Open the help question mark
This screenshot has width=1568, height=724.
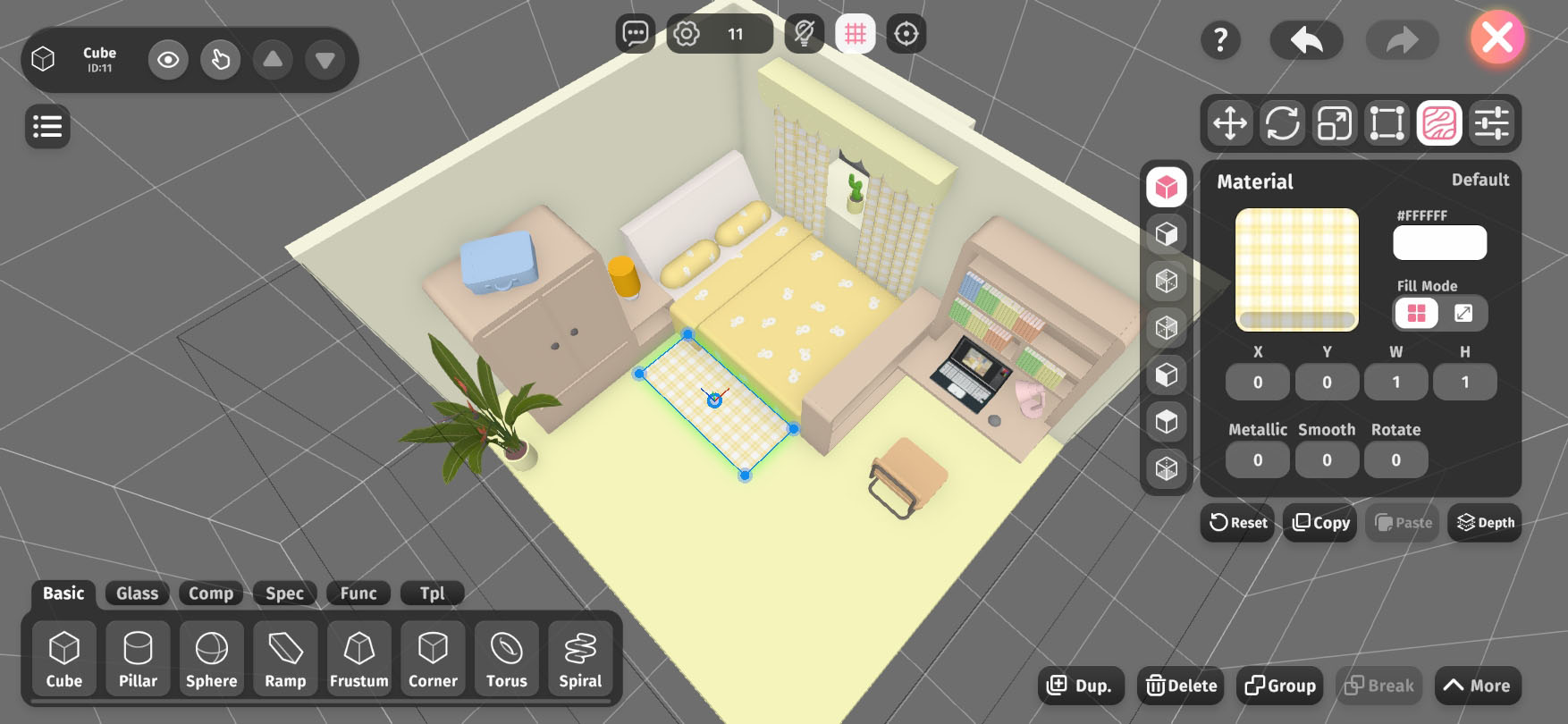[1220, 39]
